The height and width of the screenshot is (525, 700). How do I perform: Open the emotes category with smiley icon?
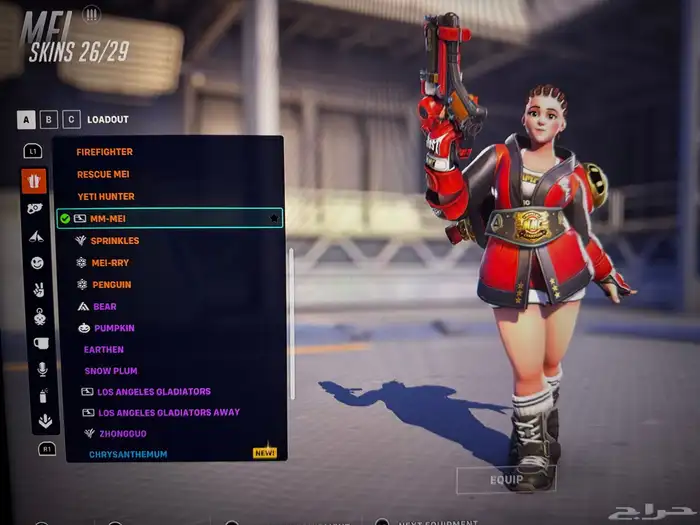point(37,263)
